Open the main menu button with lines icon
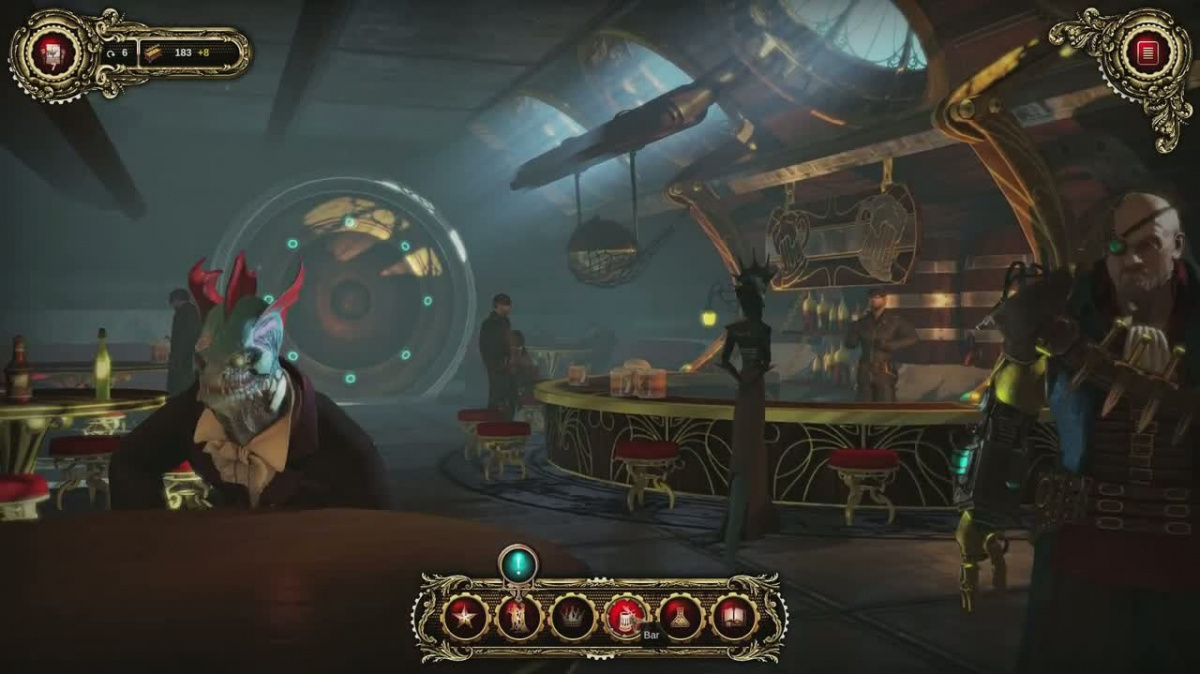The width and height of the screenshot is (1200, 674). click(x=1146, y=50)
